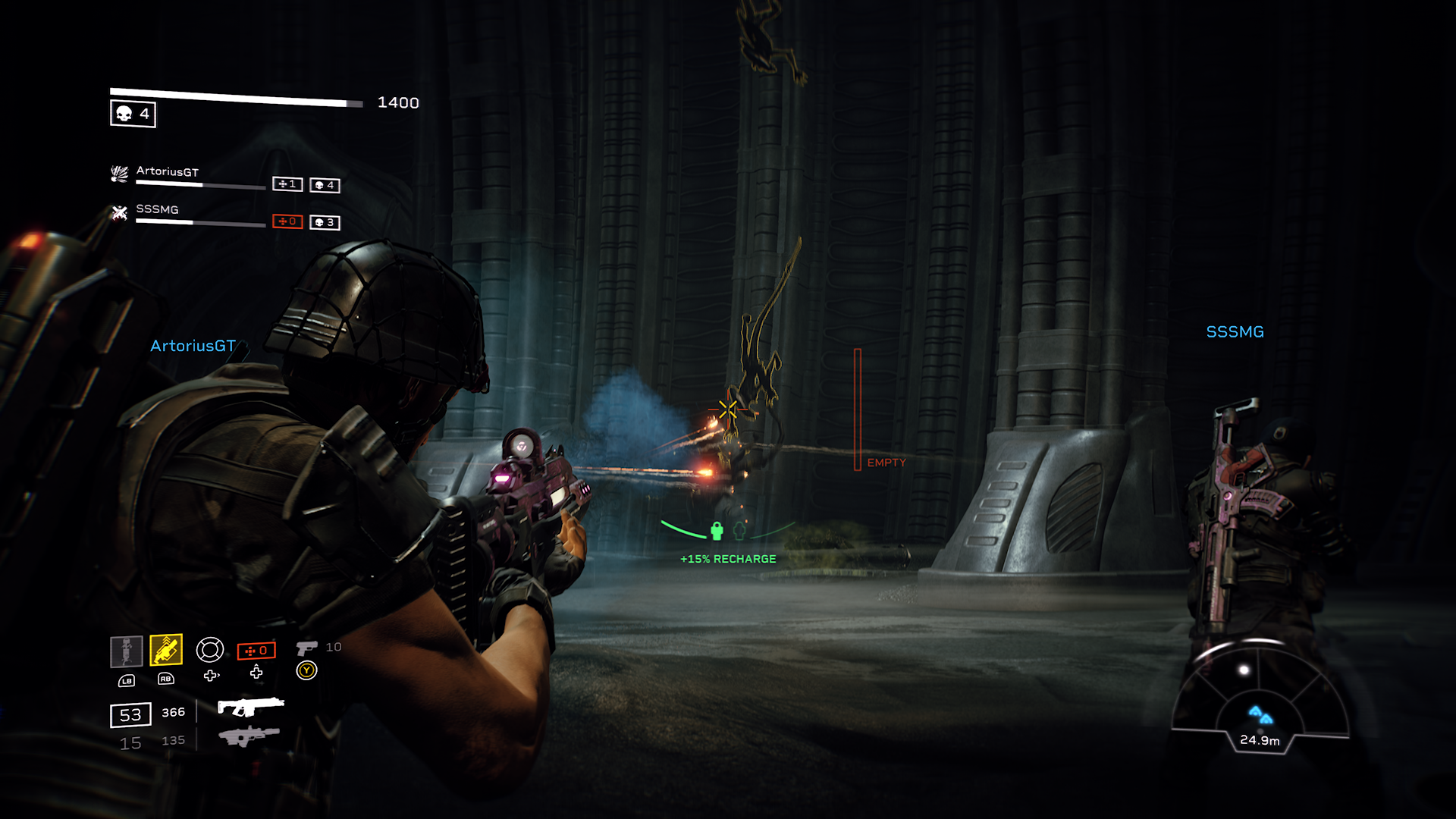Select the grey secondary weapon silhouette

[249, 736]
